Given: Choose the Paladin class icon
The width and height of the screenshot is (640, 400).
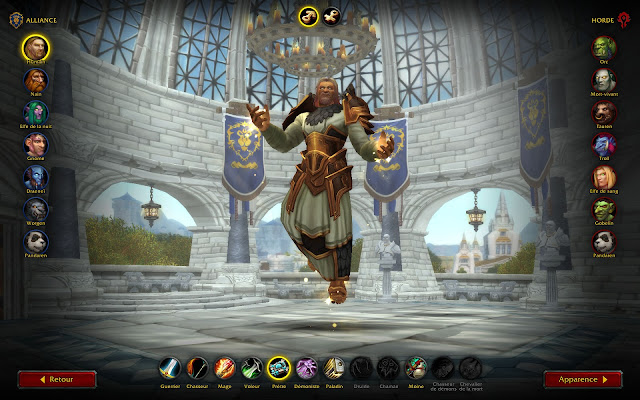Looking at the screenshot, I should (334, 369).
